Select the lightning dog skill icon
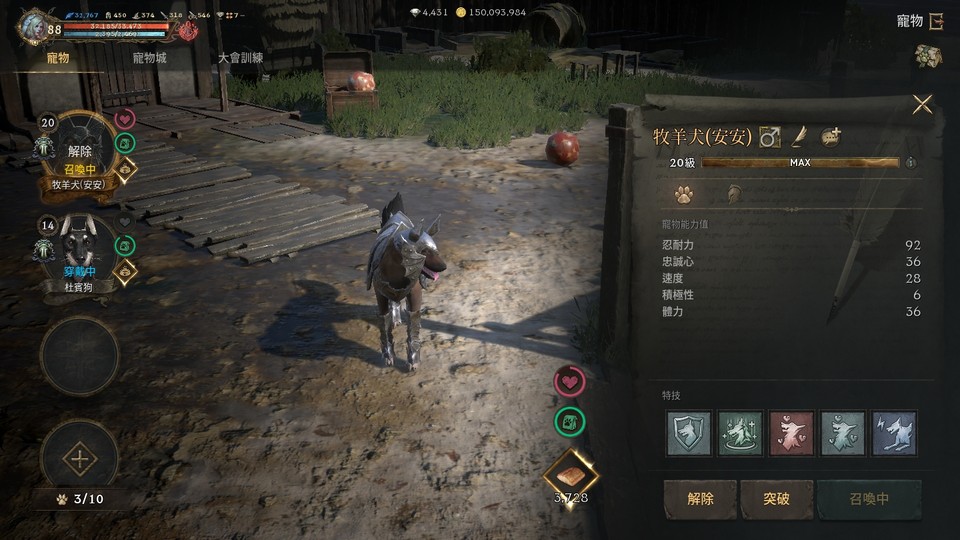Screen dimensions: 960x540 pos(893,433)
